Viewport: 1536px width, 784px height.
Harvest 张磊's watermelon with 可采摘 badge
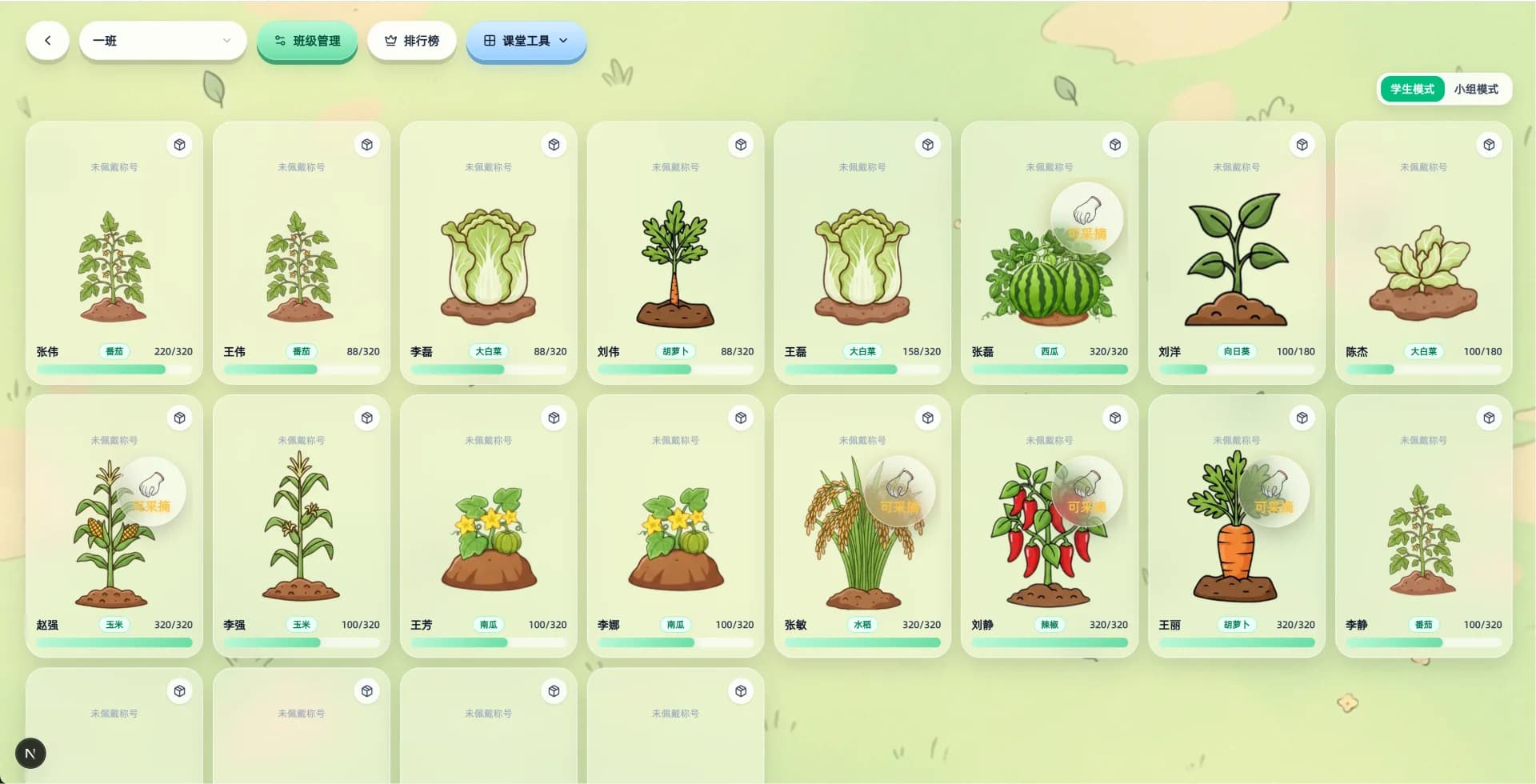(1086, 218)
